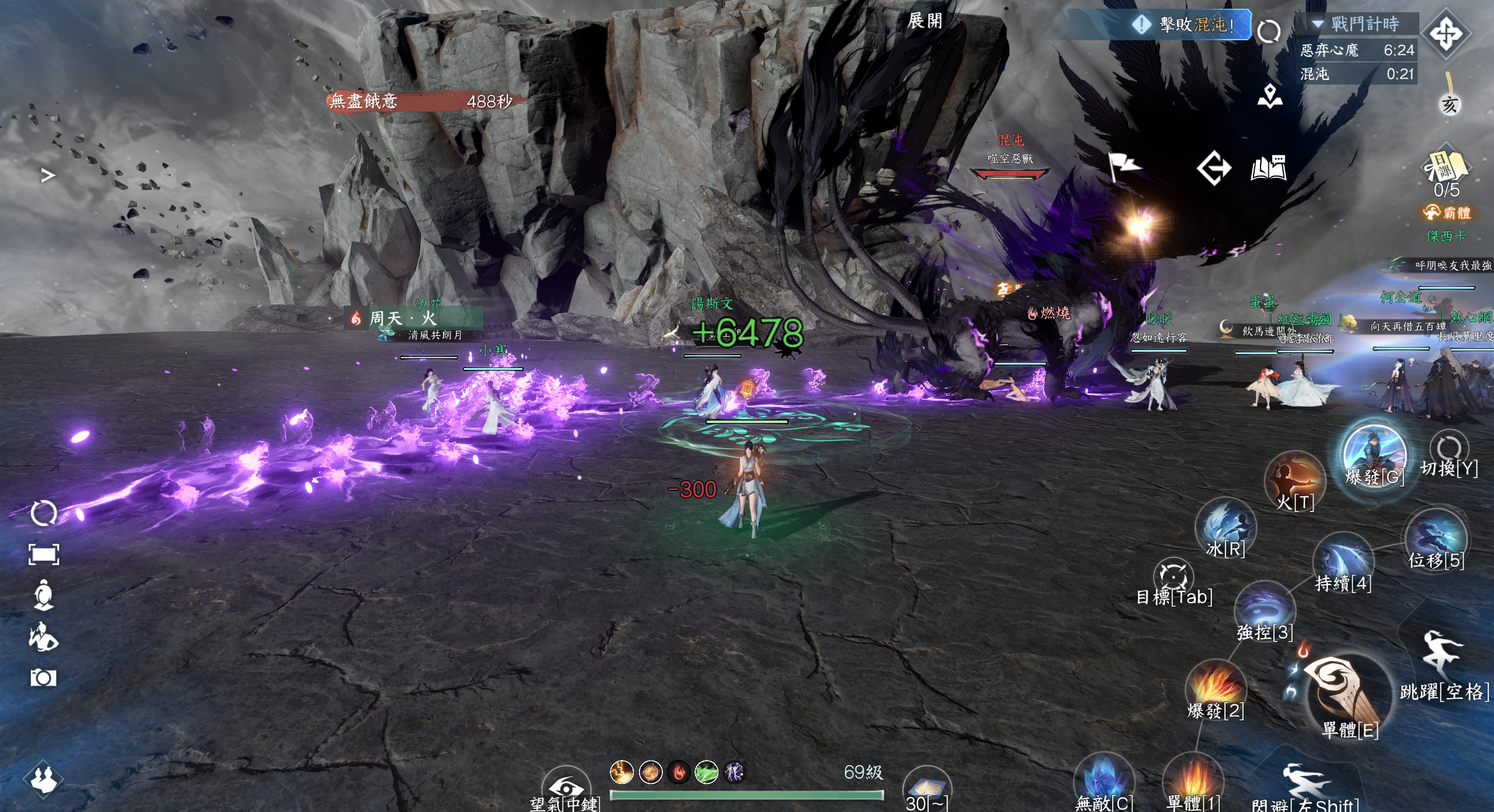Use the 持續[4] sustained skill
Image resolution: width=1494 pixels, height=812 pixels.
click(x=1343, y=562)
